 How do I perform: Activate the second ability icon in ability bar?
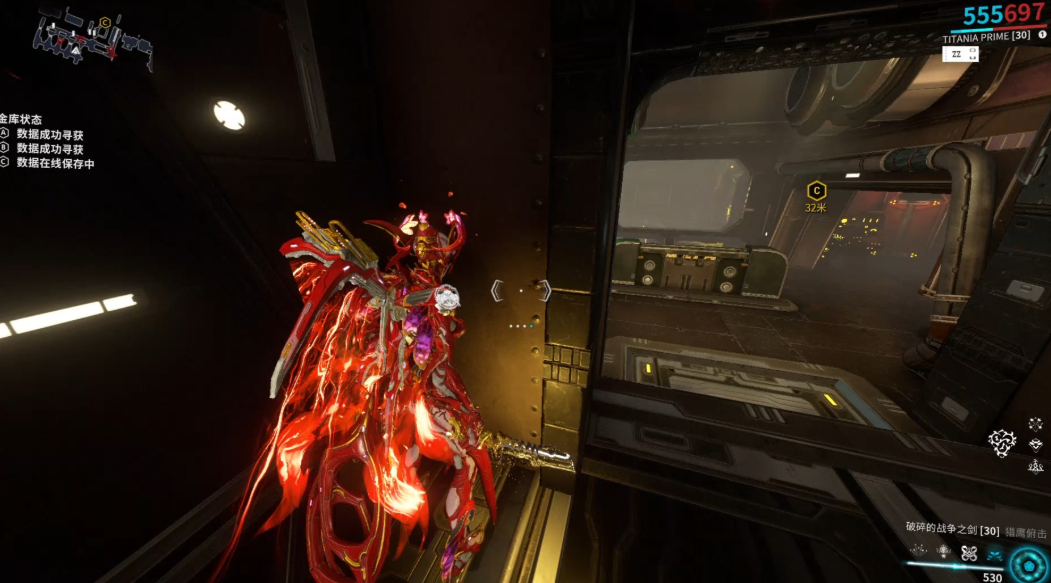coord(943,552)
